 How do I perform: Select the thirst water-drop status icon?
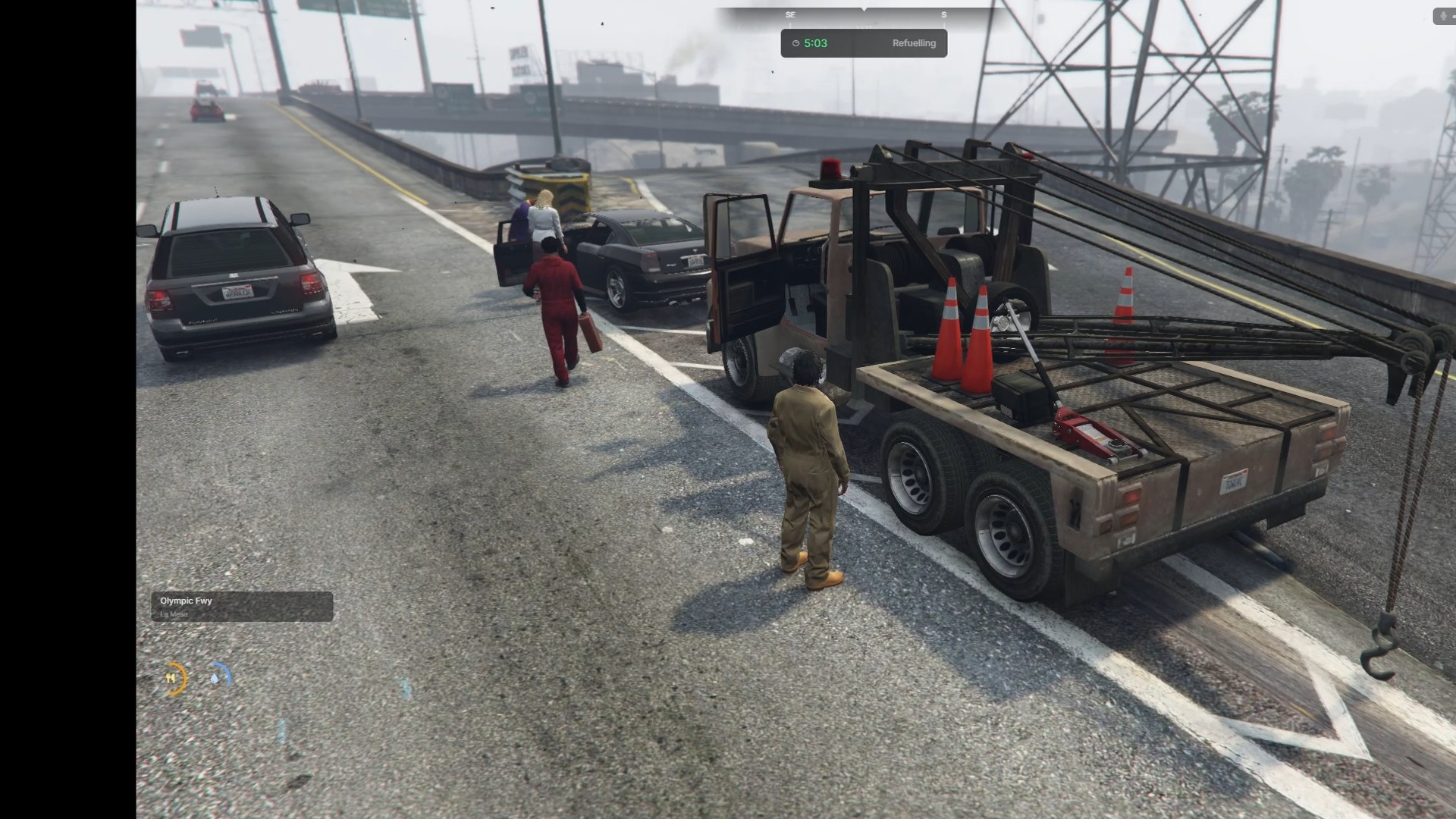pyautogui.click(x=218, y=675)
